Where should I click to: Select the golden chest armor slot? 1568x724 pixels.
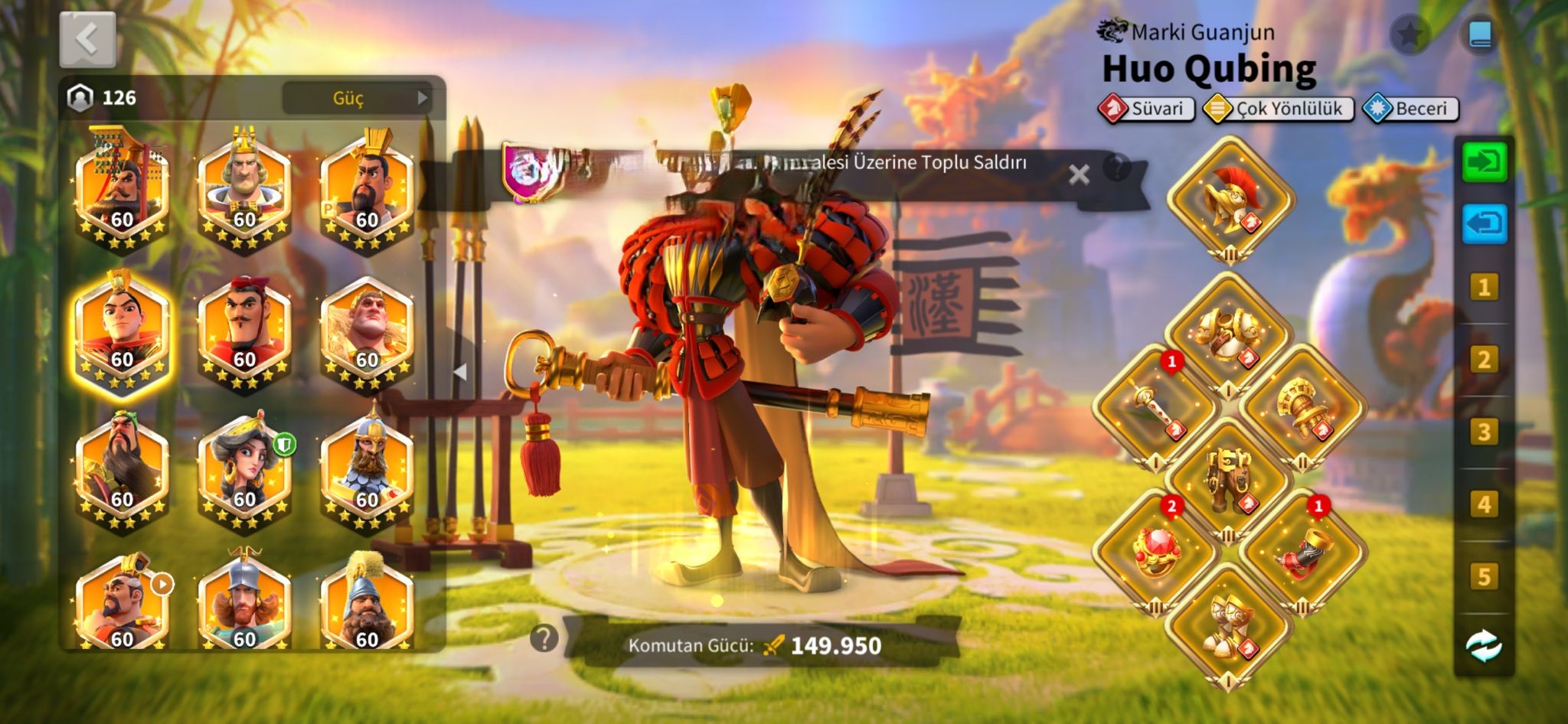click(x=1228, y=334)
